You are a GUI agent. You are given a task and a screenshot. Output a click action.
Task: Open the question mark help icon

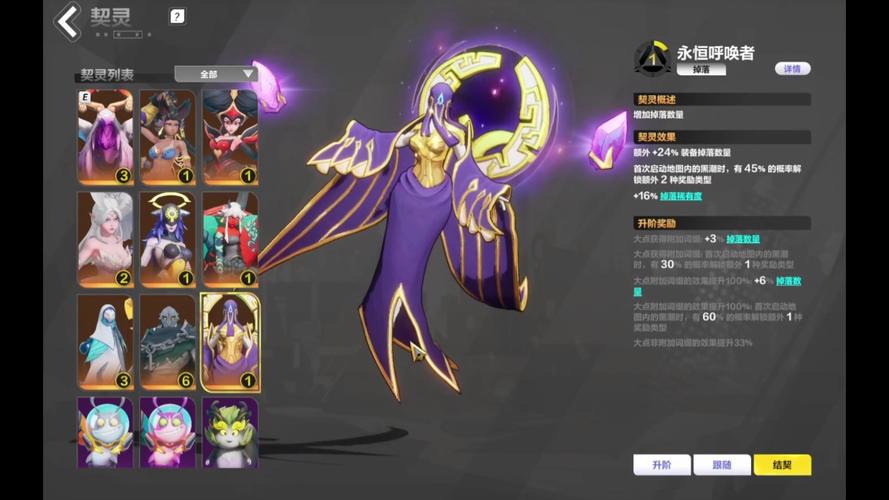[x=177, y=16]
